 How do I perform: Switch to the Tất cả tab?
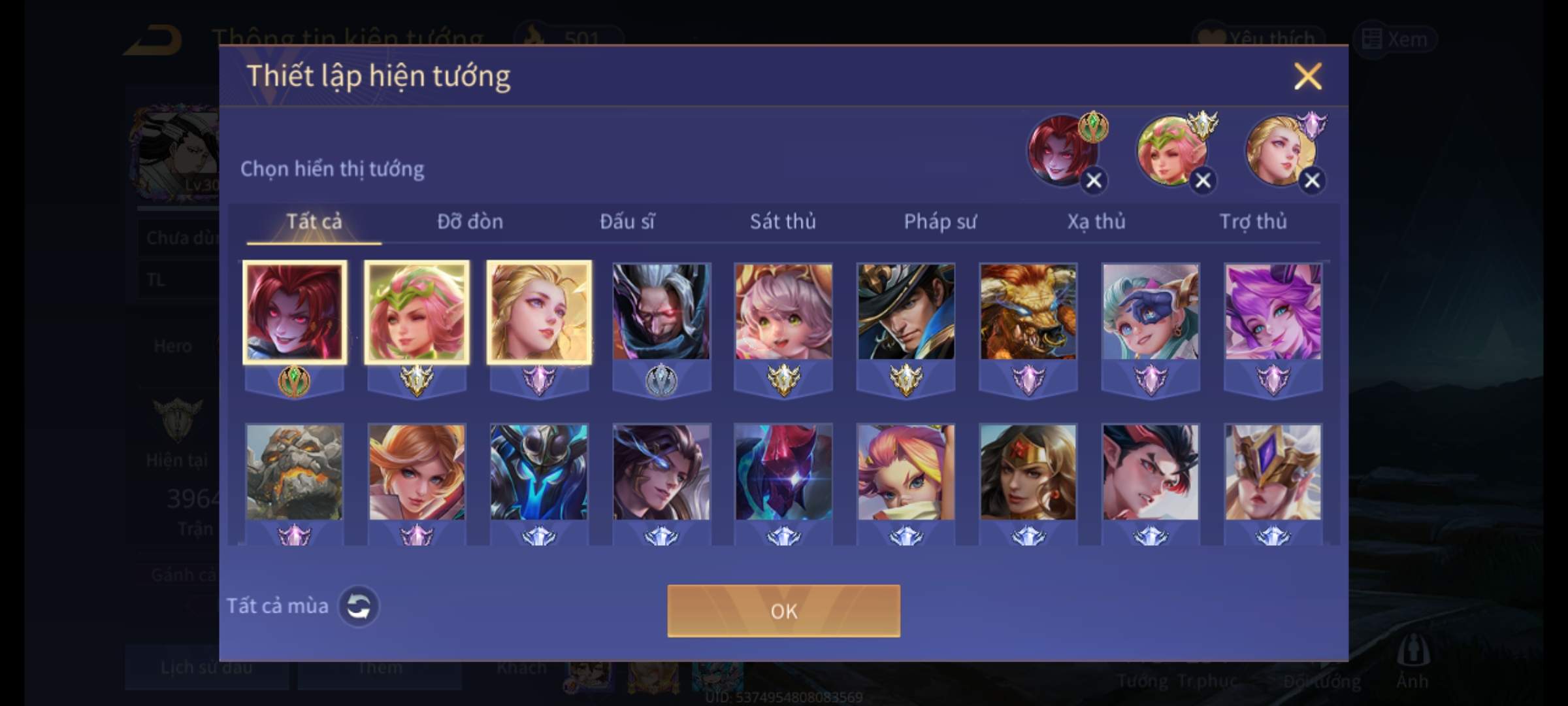coord(314,222)
